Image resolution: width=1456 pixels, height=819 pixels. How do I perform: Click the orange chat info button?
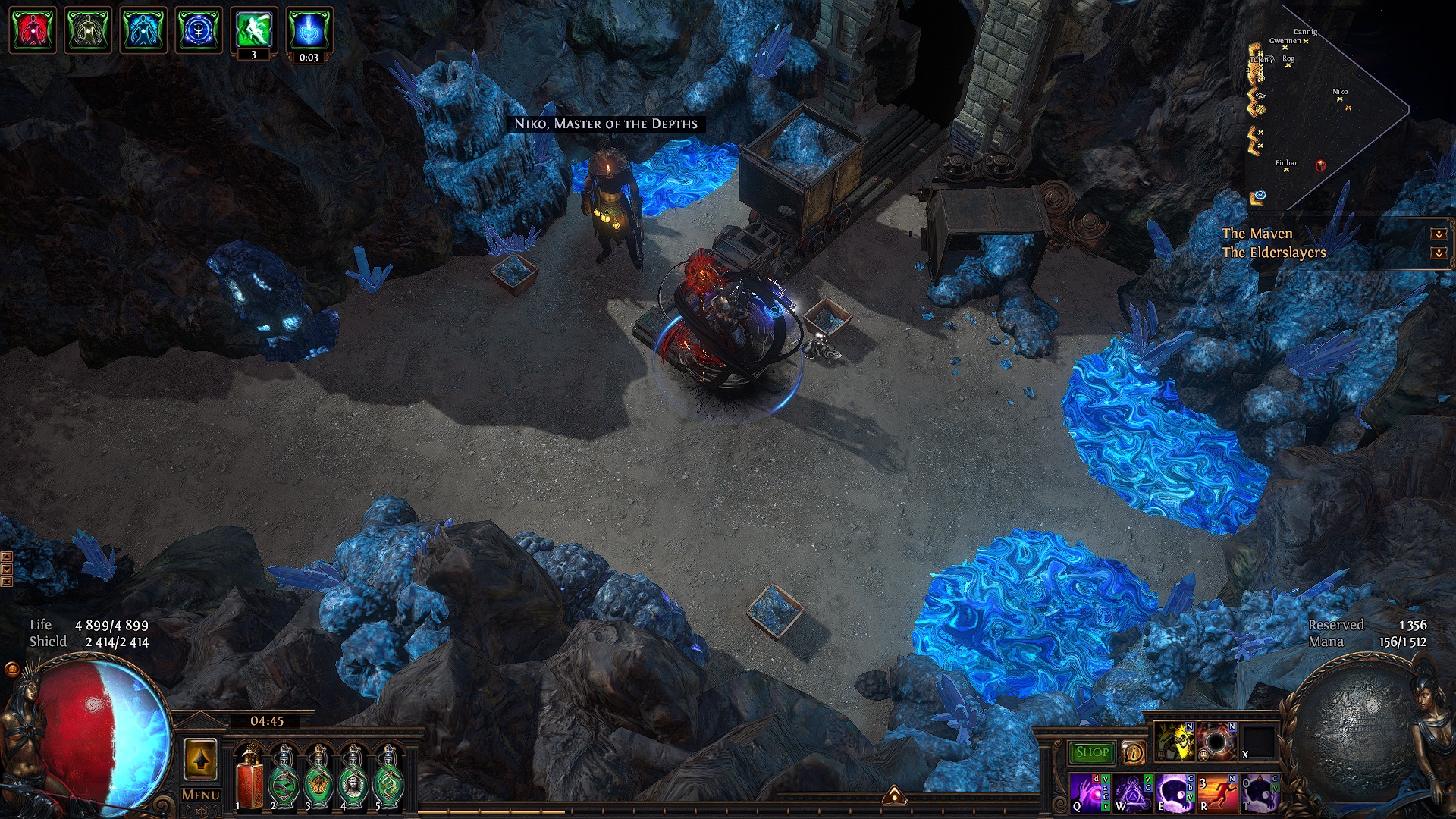(1134, 752)
